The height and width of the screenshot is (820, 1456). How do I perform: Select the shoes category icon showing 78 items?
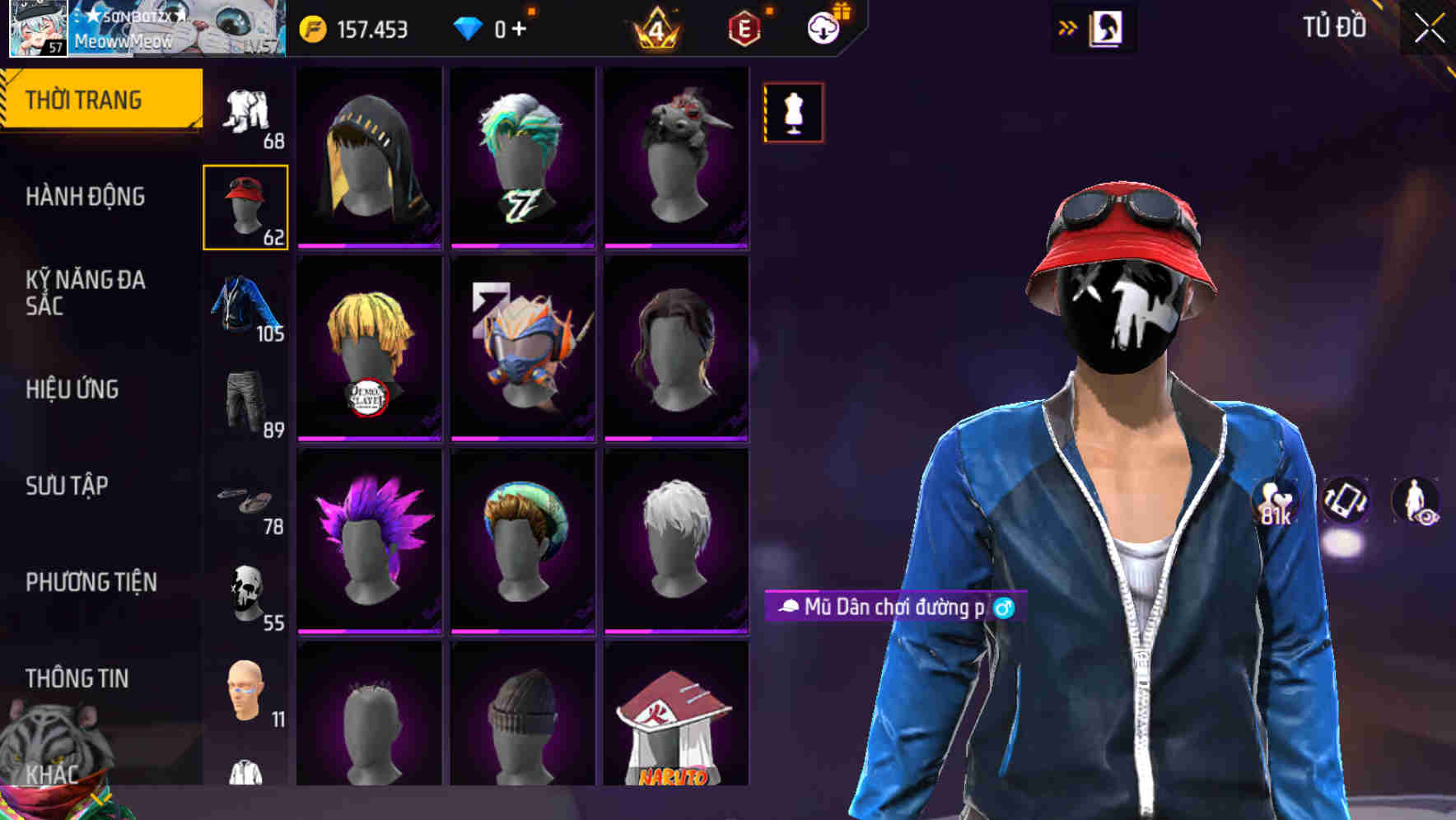click(x=245, y=498)
